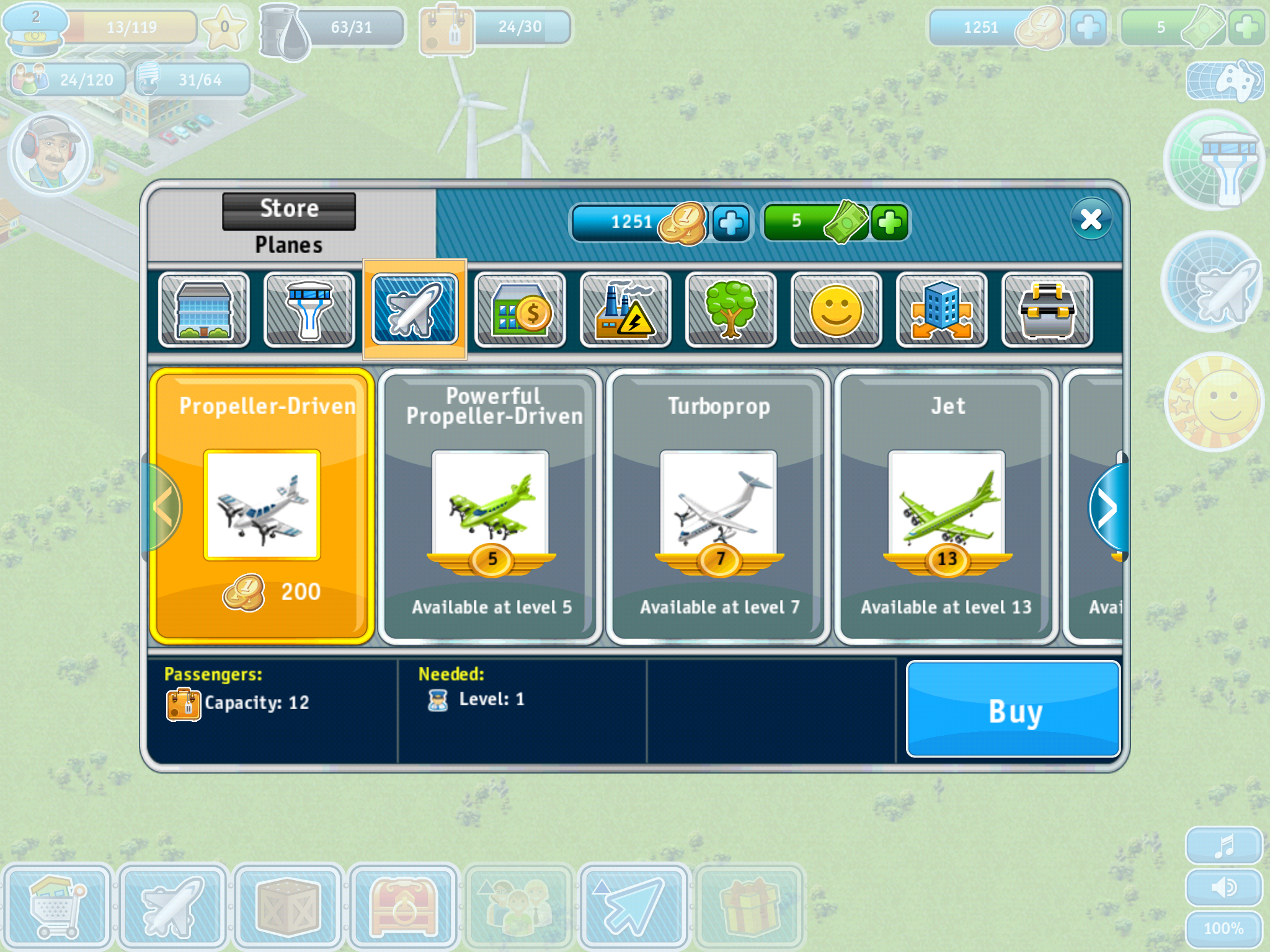
Task: Add coins with the store's blue plus
Action: (x=731, y=223)
